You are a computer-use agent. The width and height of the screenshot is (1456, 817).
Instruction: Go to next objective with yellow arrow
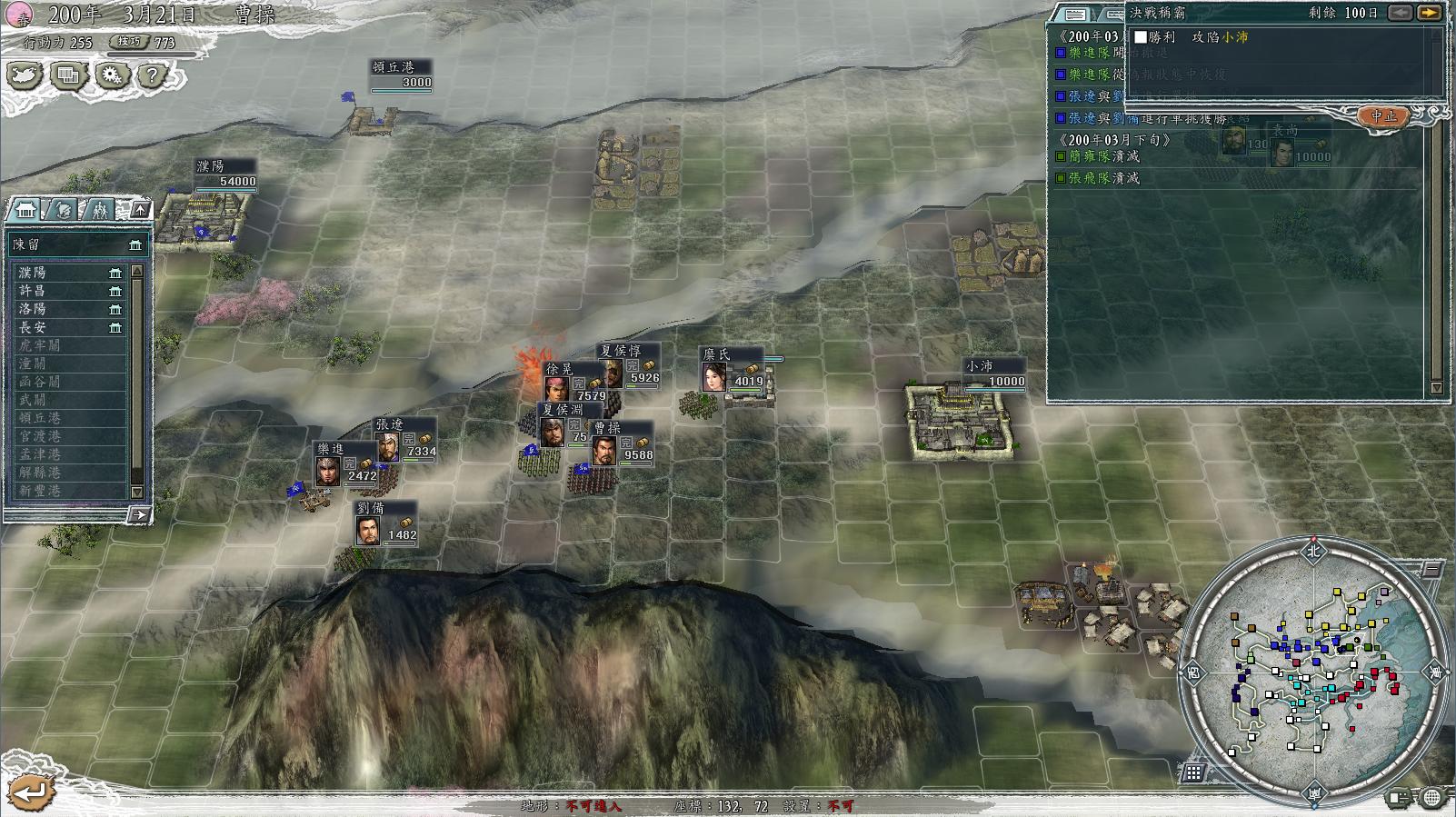pyautogui.click(x=1429, y=13)
